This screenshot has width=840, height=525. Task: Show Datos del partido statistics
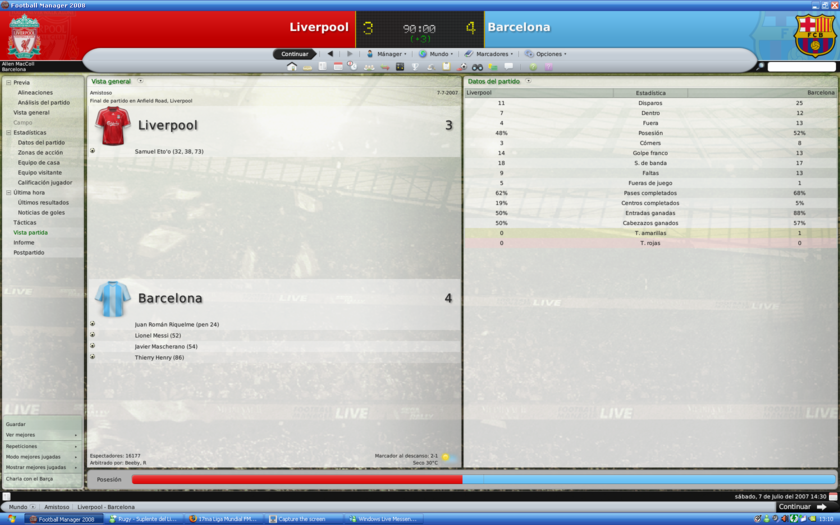coord(41,143)
